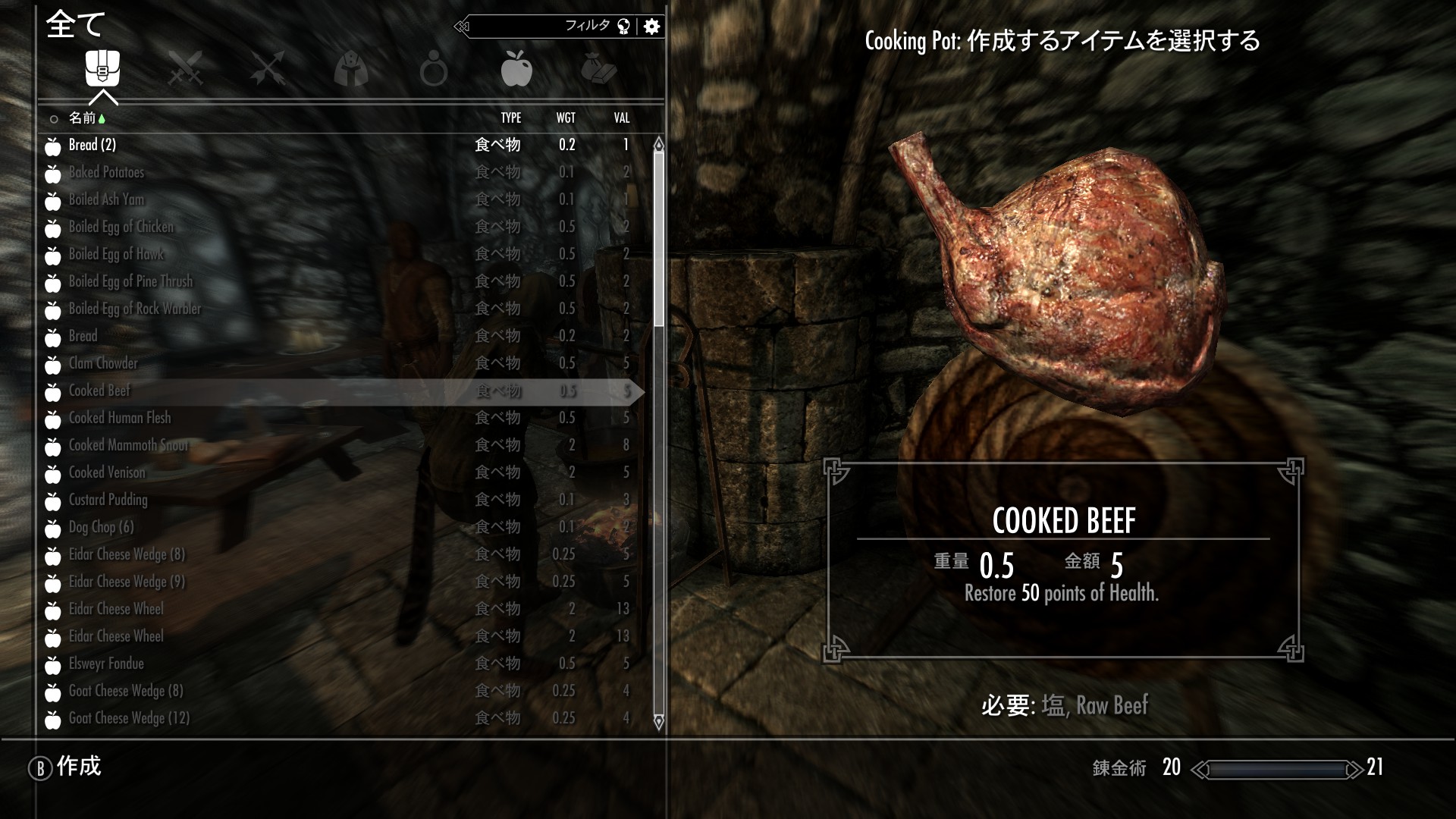Screen dimensions: 1456x819
Task: Sort recipes by WGT column
Action: tap(566, 118)
